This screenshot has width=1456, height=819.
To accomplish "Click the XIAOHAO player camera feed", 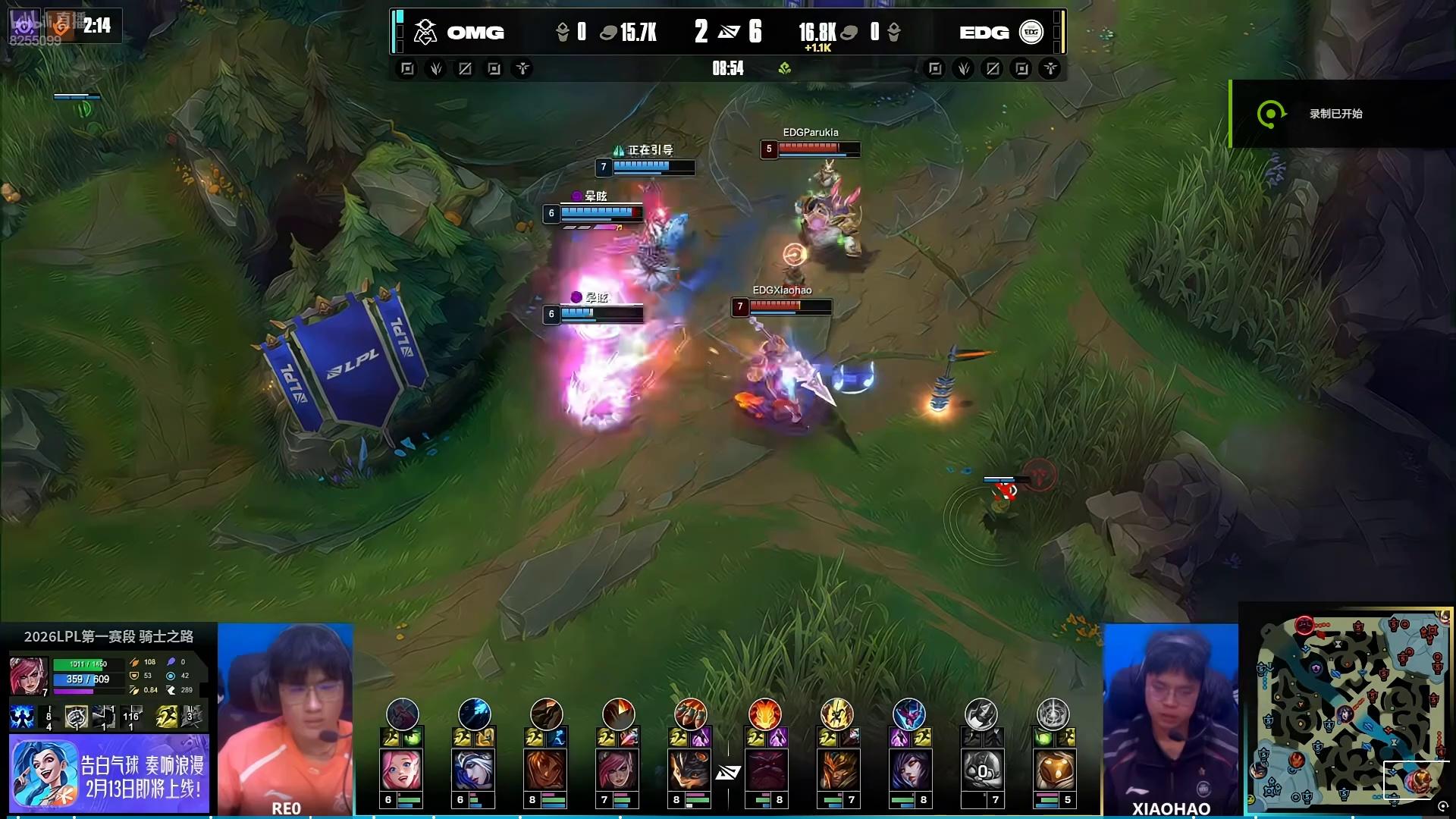I will [1170, 717].
